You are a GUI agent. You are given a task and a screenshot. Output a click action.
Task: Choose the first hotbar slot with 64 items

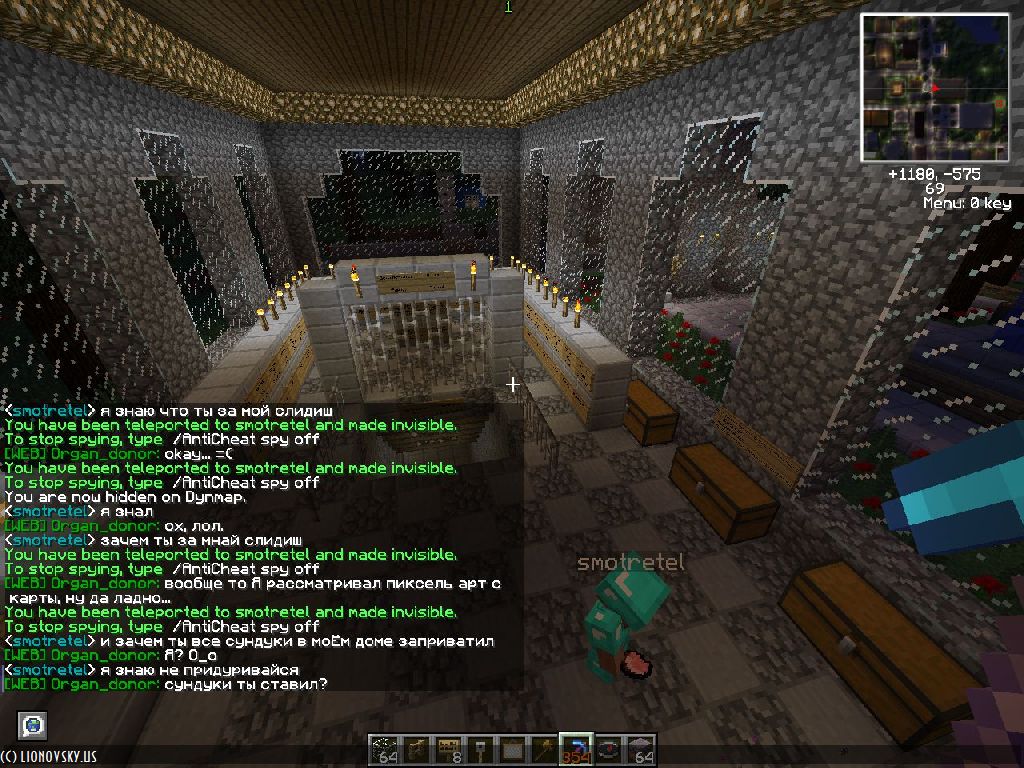[x=386, y=749]
